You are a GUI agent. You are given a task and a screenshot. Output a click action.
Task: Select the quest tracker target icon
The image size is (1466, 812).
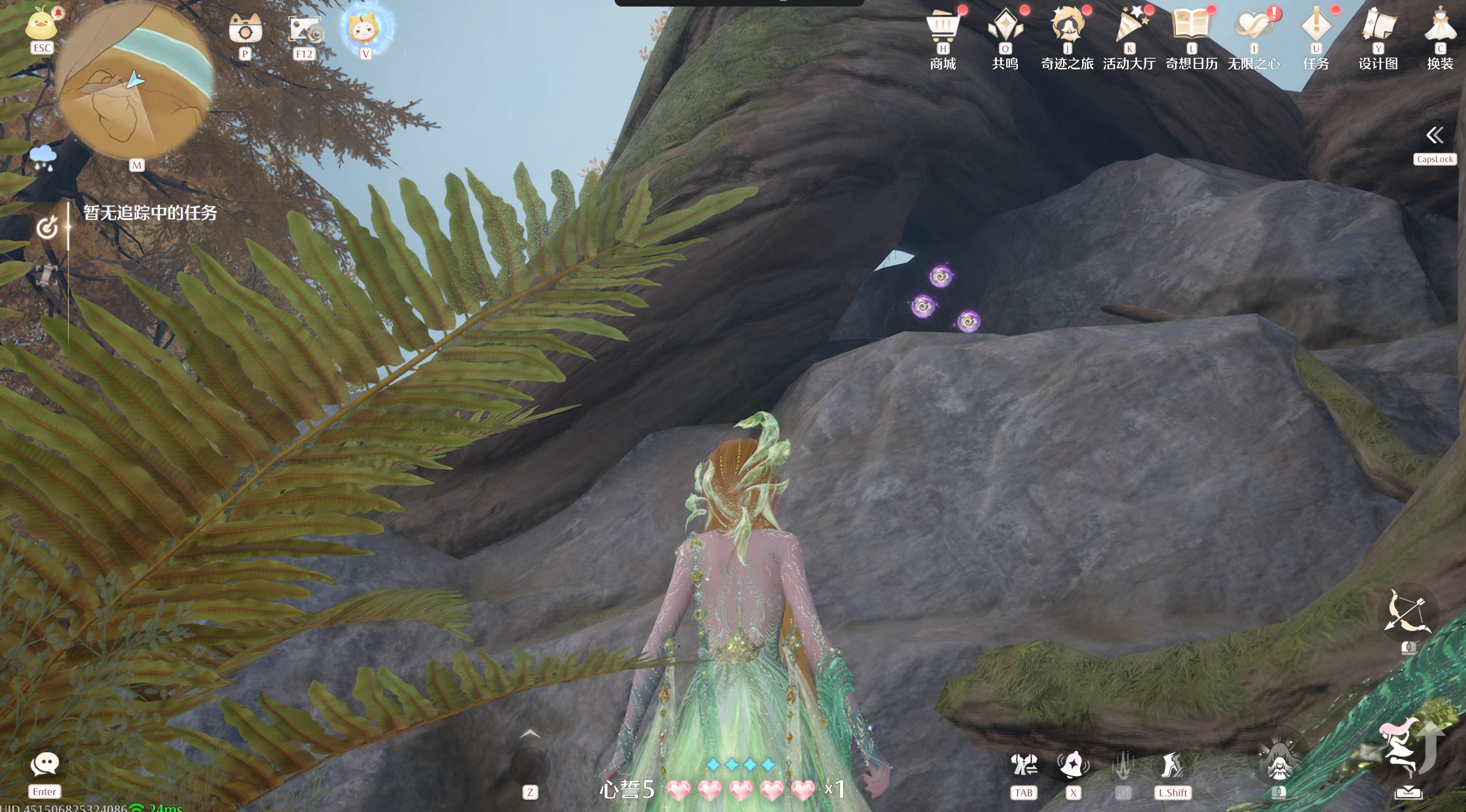(47, 227)
